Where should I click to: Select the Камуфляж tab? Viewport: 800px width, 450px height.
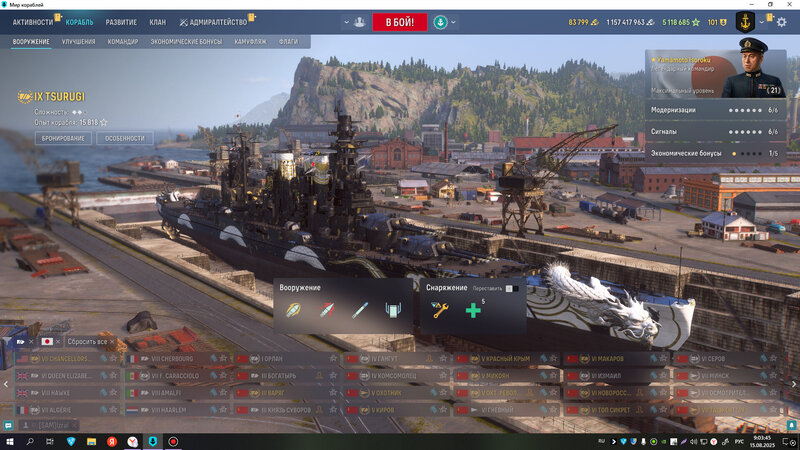[250, 42]
